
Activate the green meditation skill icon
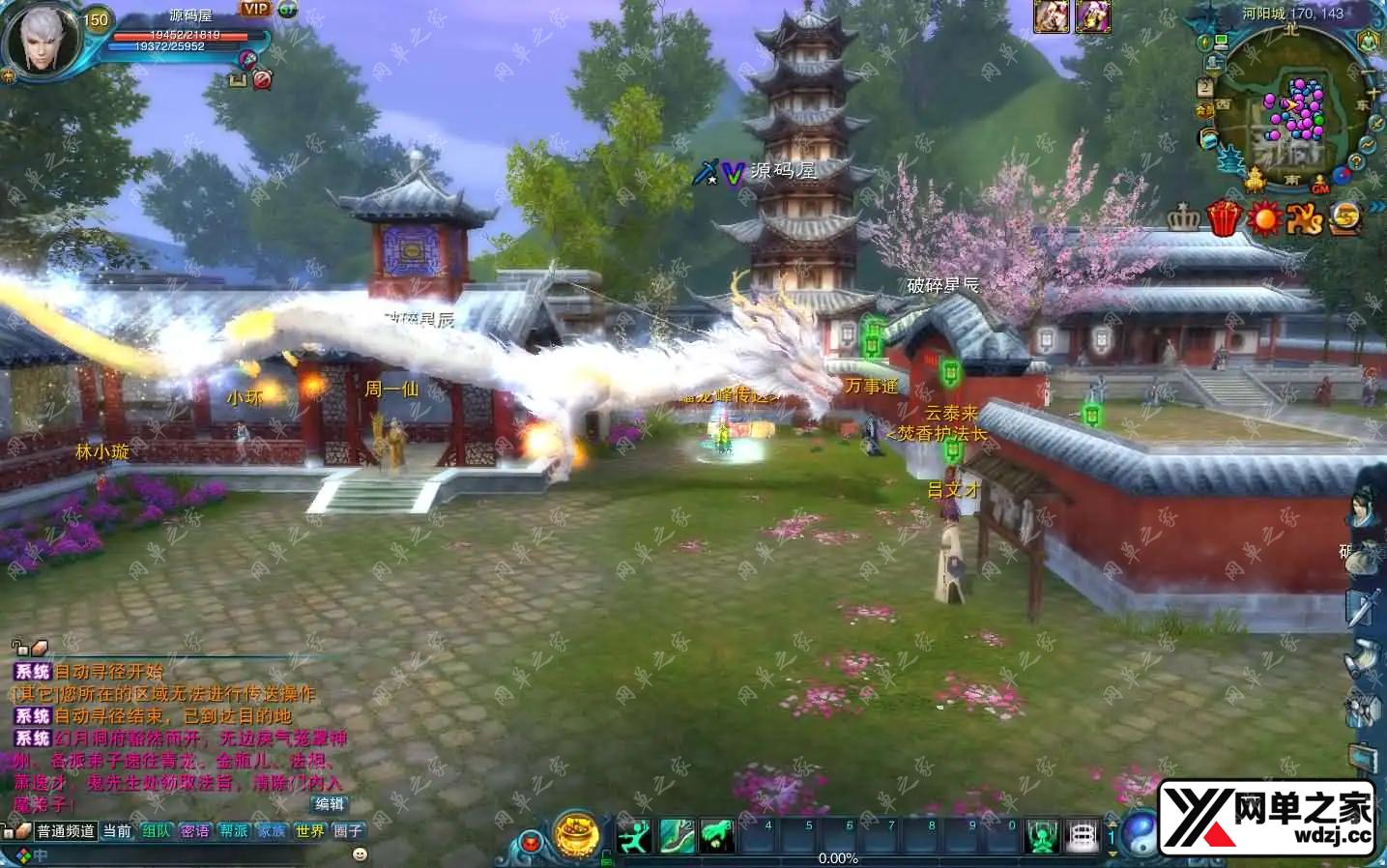[x=1042, y=836]
